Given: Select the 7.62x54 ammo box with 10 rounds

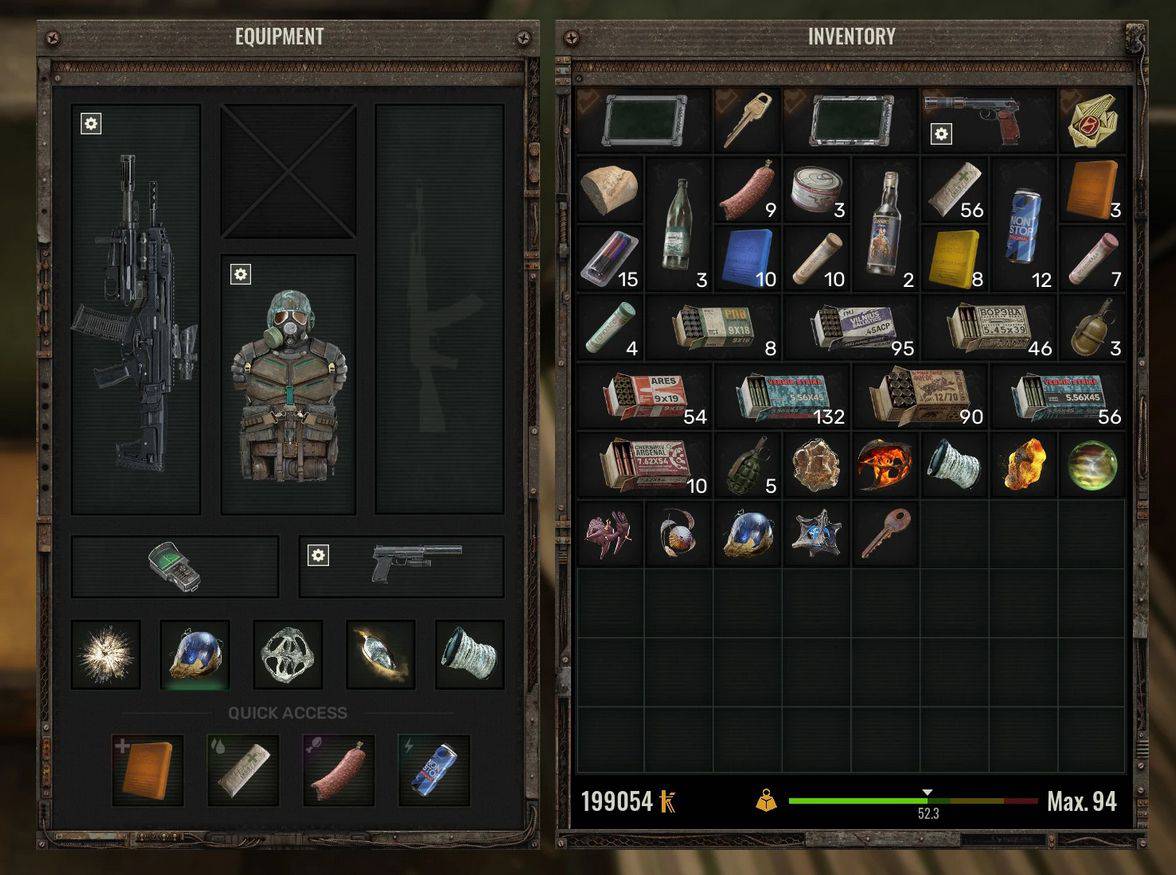Looking at the screenshot, I should click(644, 465).
